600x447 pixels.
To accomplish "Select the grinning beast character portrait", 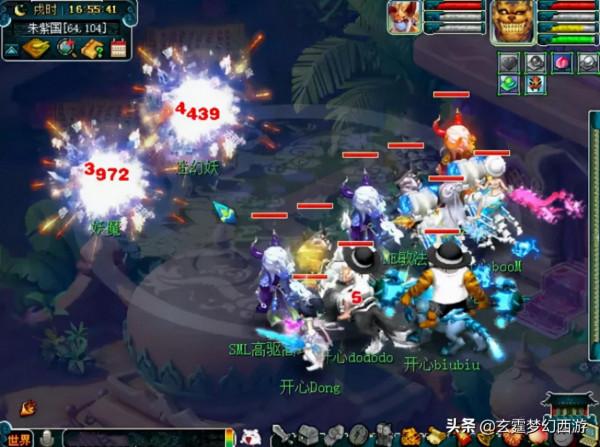I will click(x=513, y=20).
